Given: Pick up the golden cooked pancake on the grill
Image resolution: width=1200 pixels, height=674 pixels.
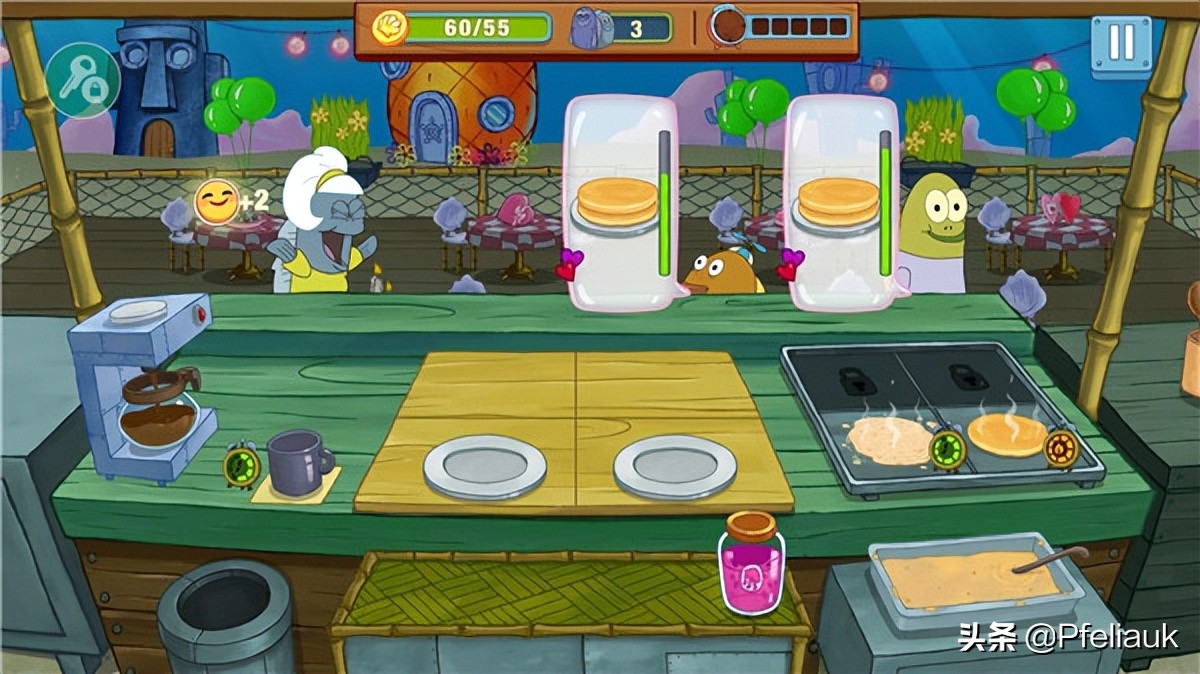Looking at the screenshot, I should [1006, 434].
